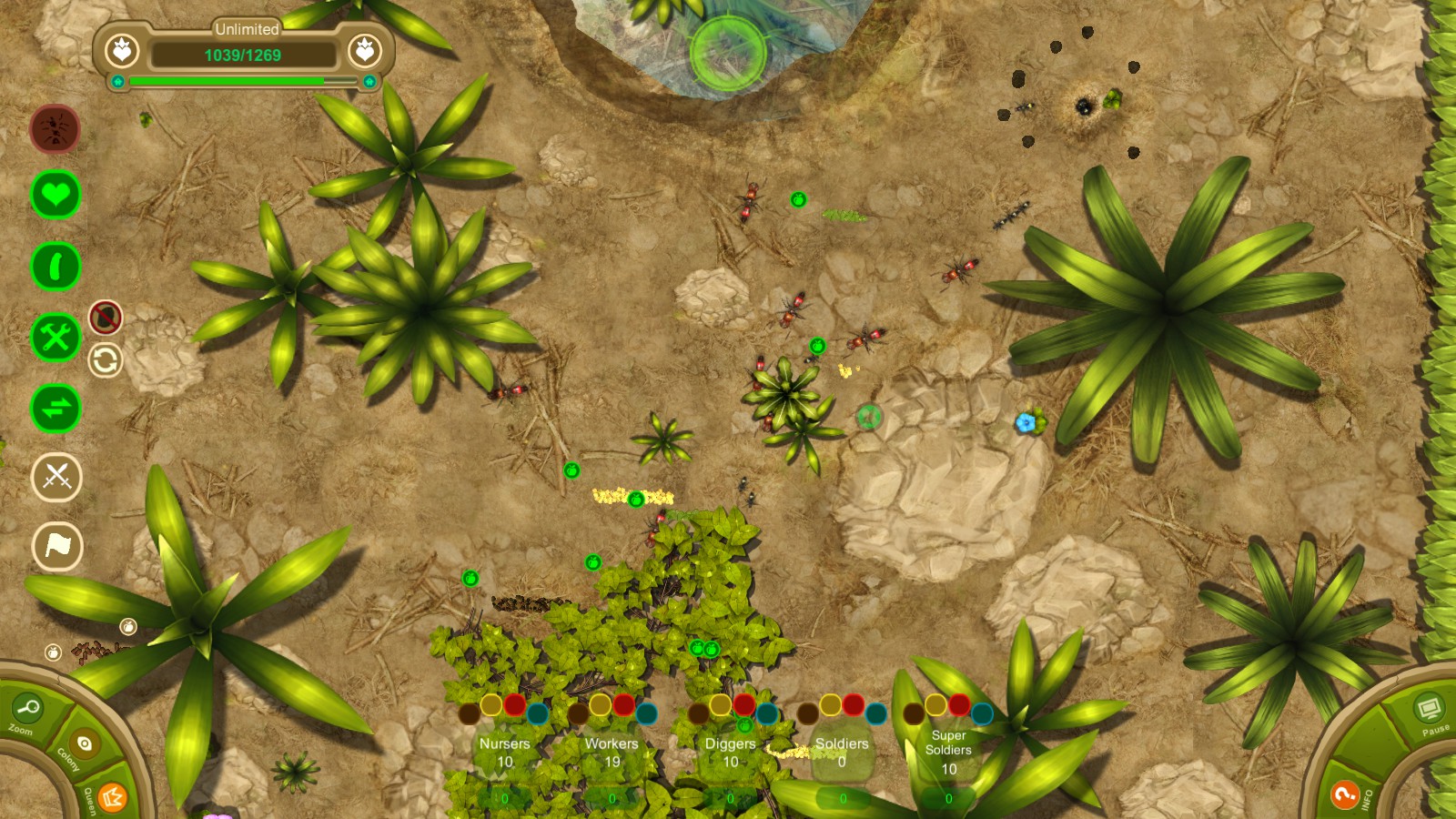Select the Soldiers ant group
The width and height of the screenshot is (1456, 819).
pyautogui.click(x=842, y=753)
